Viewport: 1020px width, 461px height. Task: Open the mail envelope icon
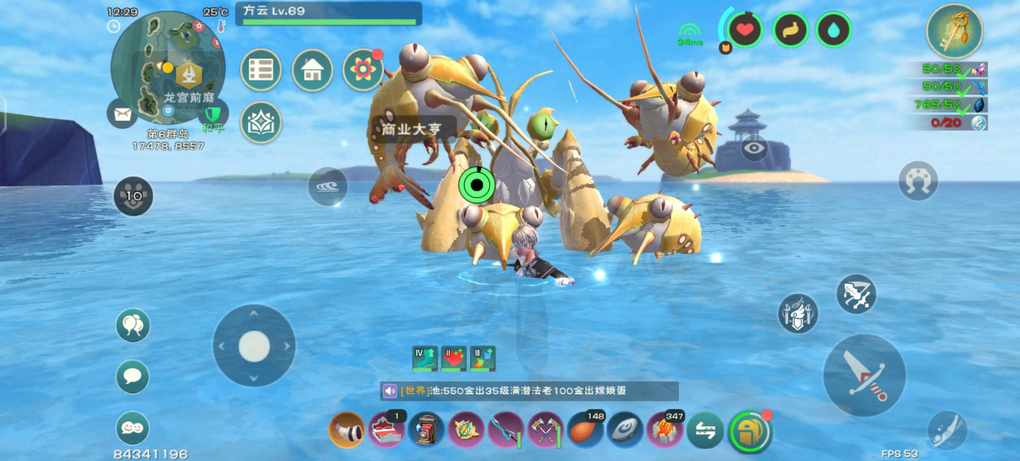point(122,115)
